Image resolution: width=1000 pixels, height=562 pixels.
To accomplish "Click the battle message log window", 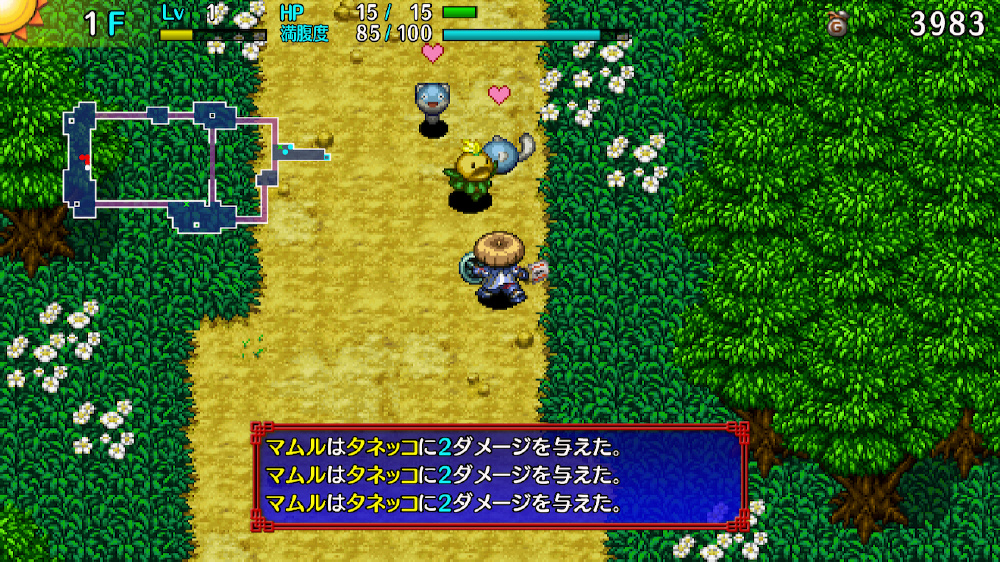I will [x=499, y=476].
